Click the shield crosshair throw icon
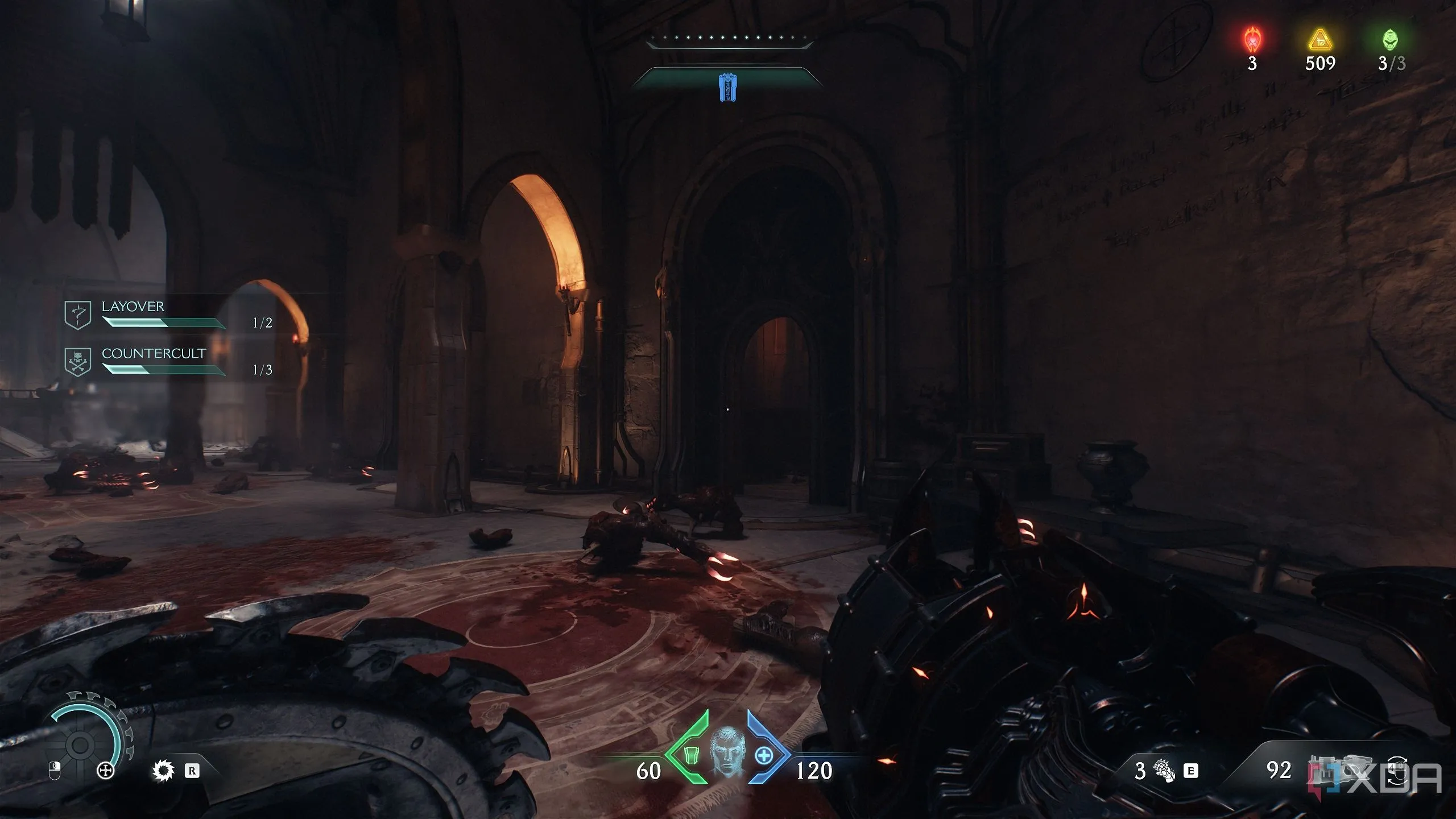The image size is (1456, 819). click(x=106, y=771)
